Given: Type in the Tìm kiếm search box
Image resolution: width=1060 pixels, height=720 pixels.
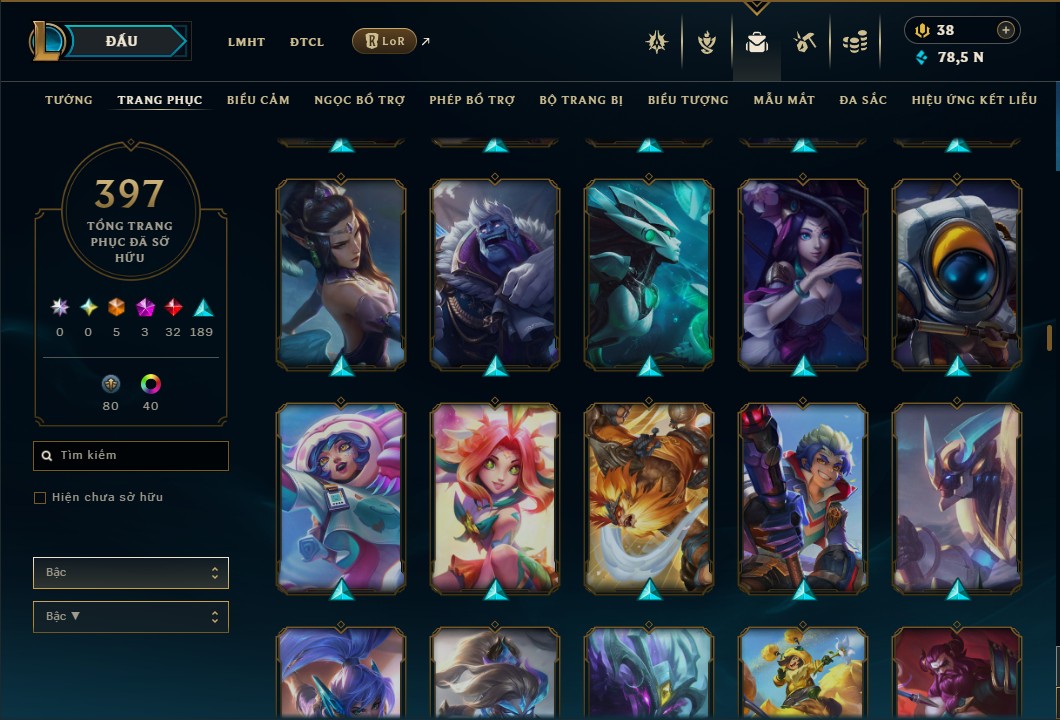Looking at the screenshot, I should [x=140, y=456].
